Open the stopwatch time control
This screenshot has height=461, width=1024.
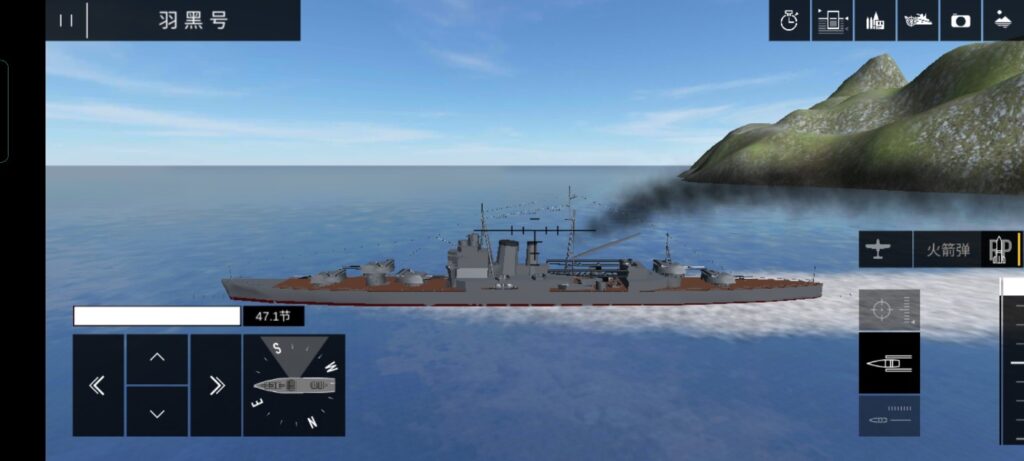(789, 20)
